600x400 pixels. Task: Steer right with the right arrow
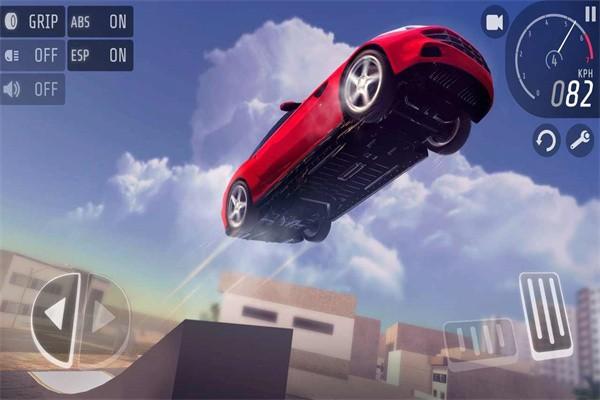coord(102,316)
